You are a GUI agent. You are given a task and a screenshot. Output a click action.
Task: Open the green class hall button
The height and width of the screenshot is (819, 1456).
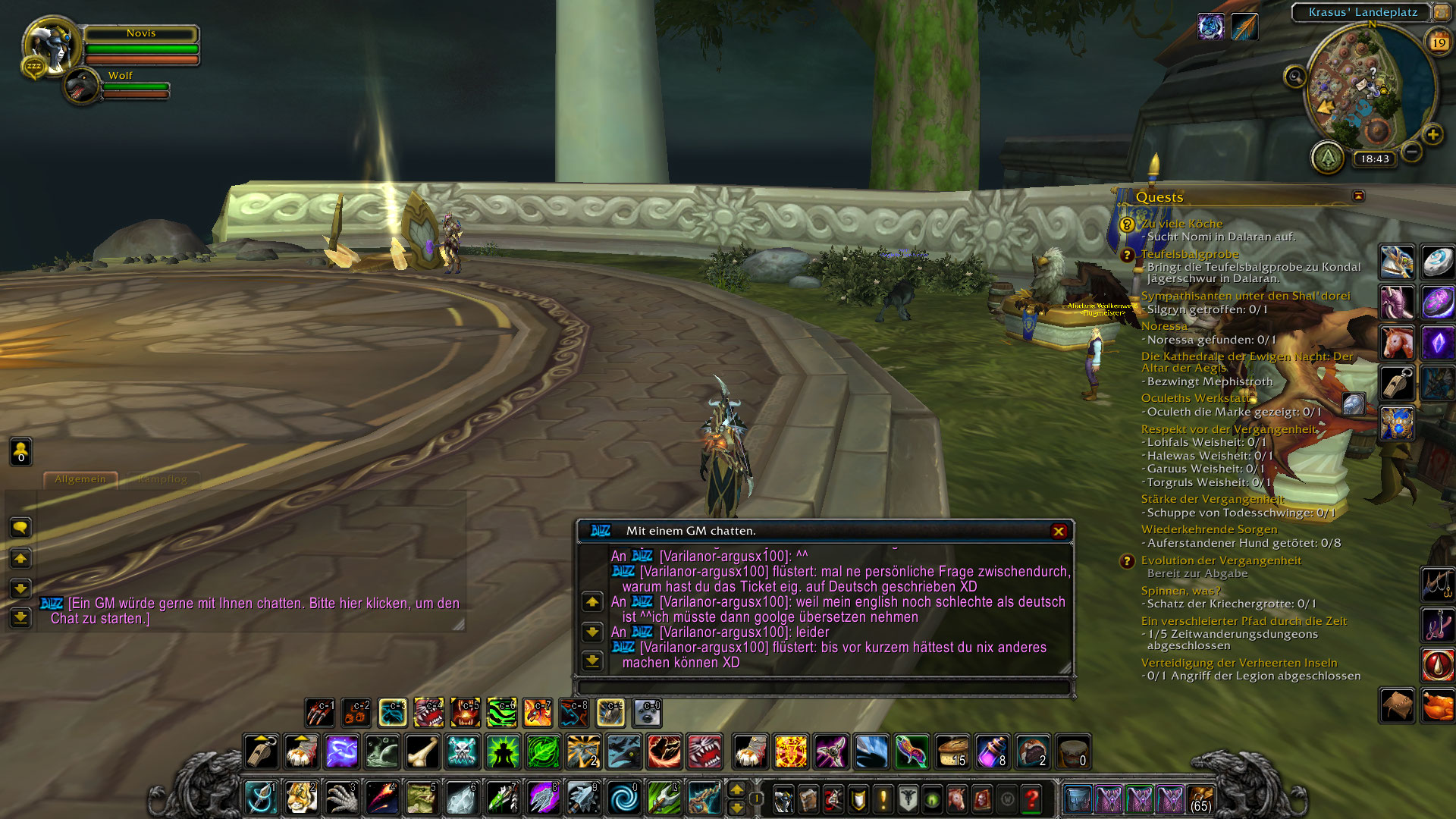coord(1328,158)
